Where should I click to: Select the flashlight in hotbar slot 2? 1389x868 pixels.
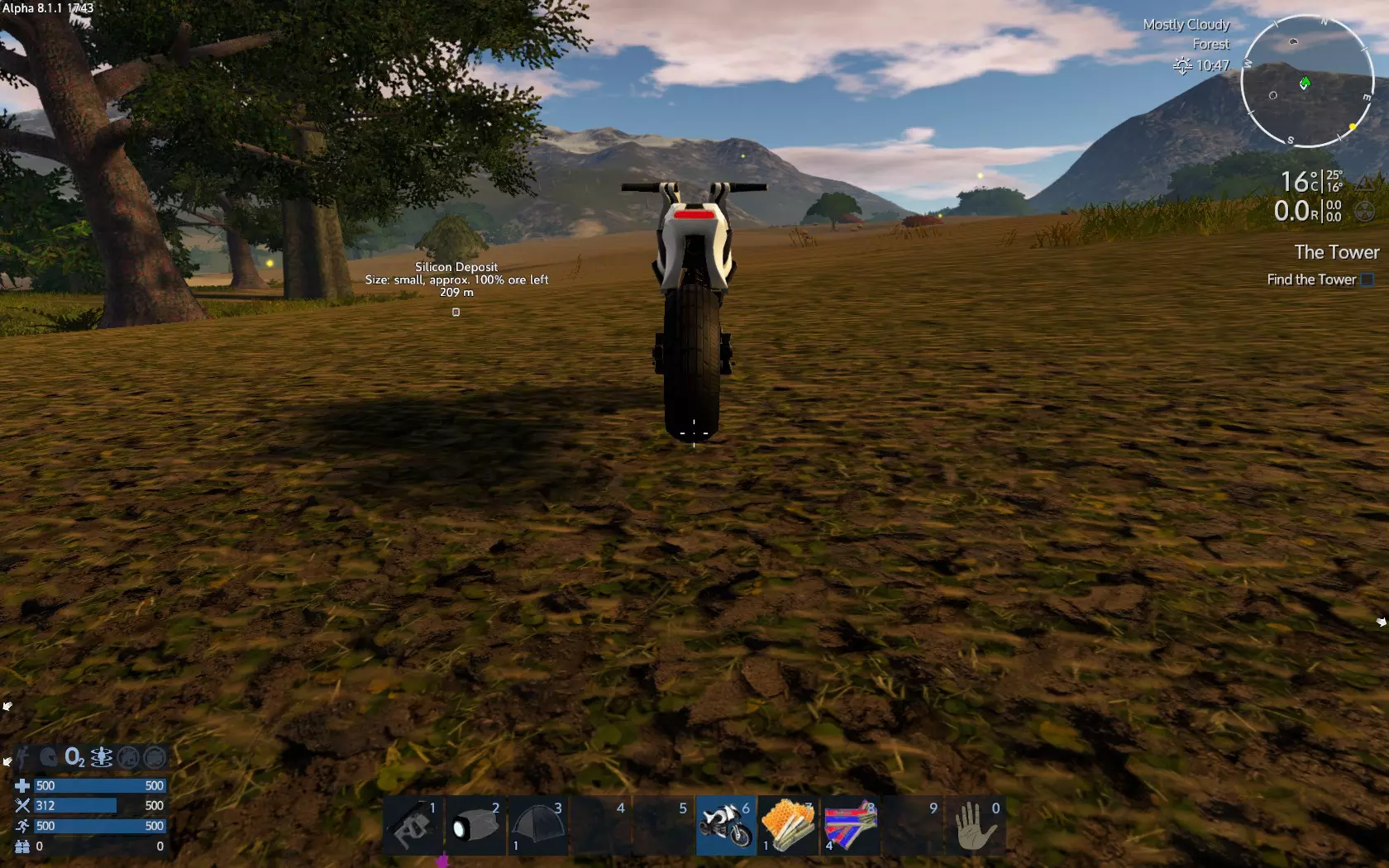pos(475,825)
